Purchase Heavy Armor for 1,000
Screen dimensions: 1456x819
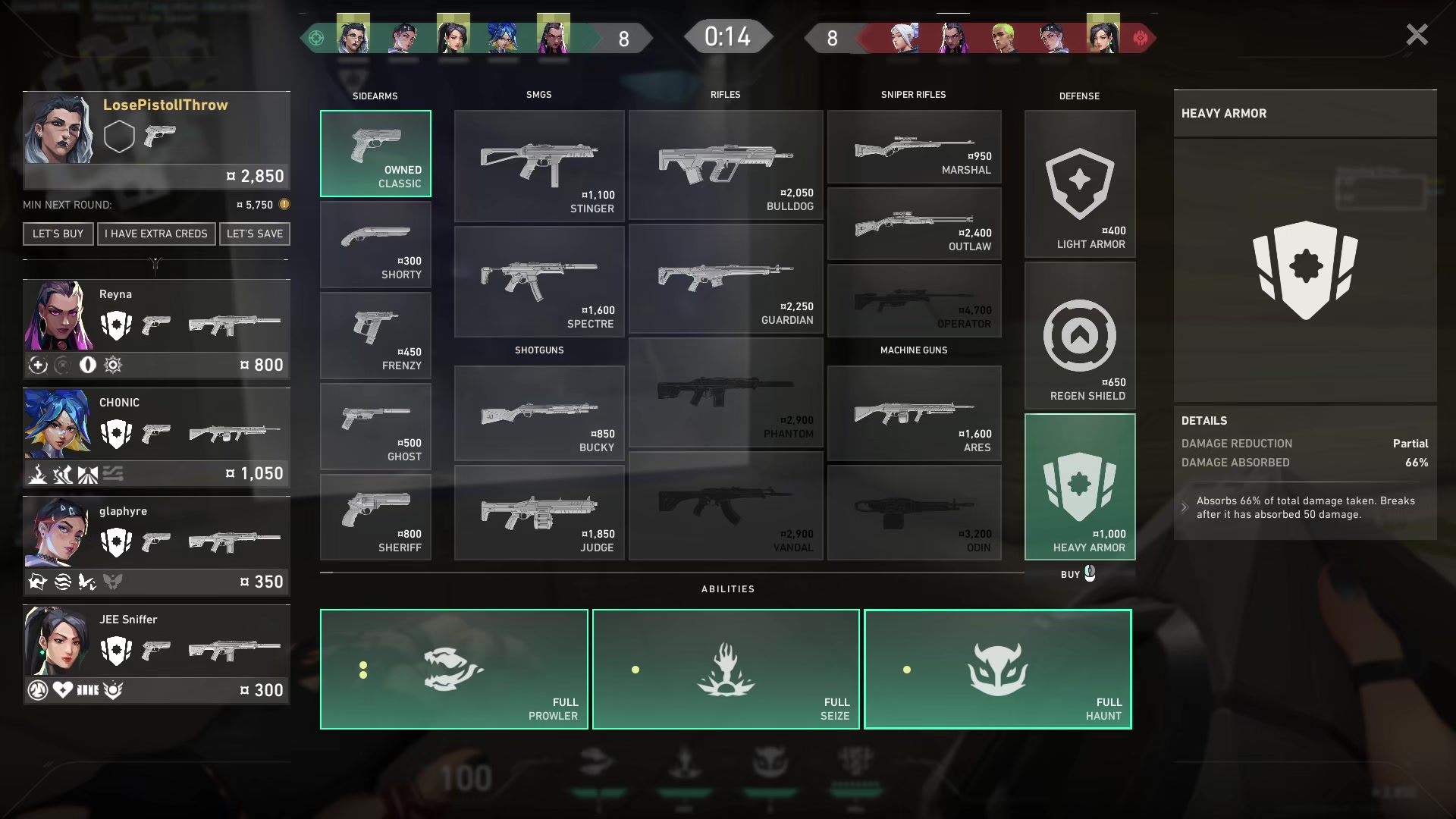pyautogui.click(x=1079, y=487)
